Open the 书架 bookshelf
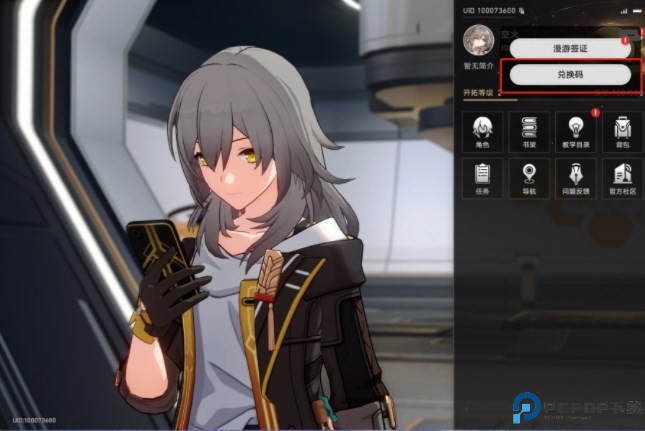The image size is (645, 431). point(529,131)
